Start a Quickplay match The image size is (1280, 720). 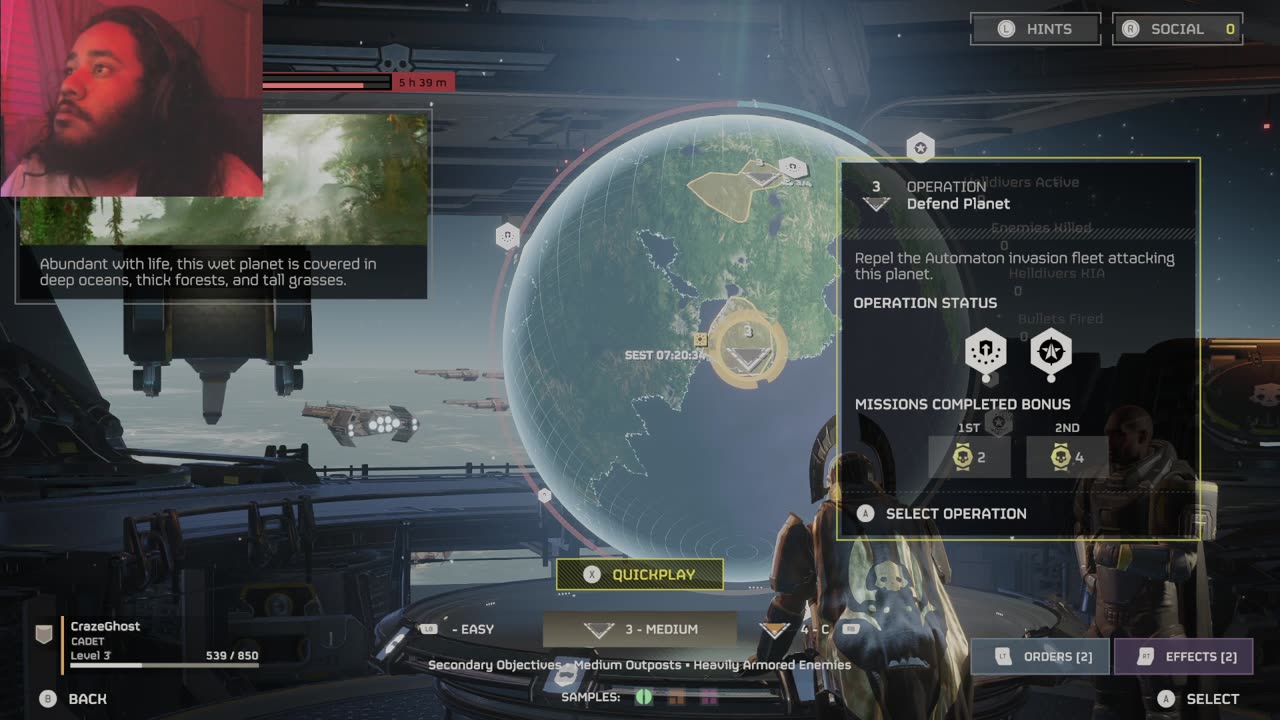click(x=640, y=575)
